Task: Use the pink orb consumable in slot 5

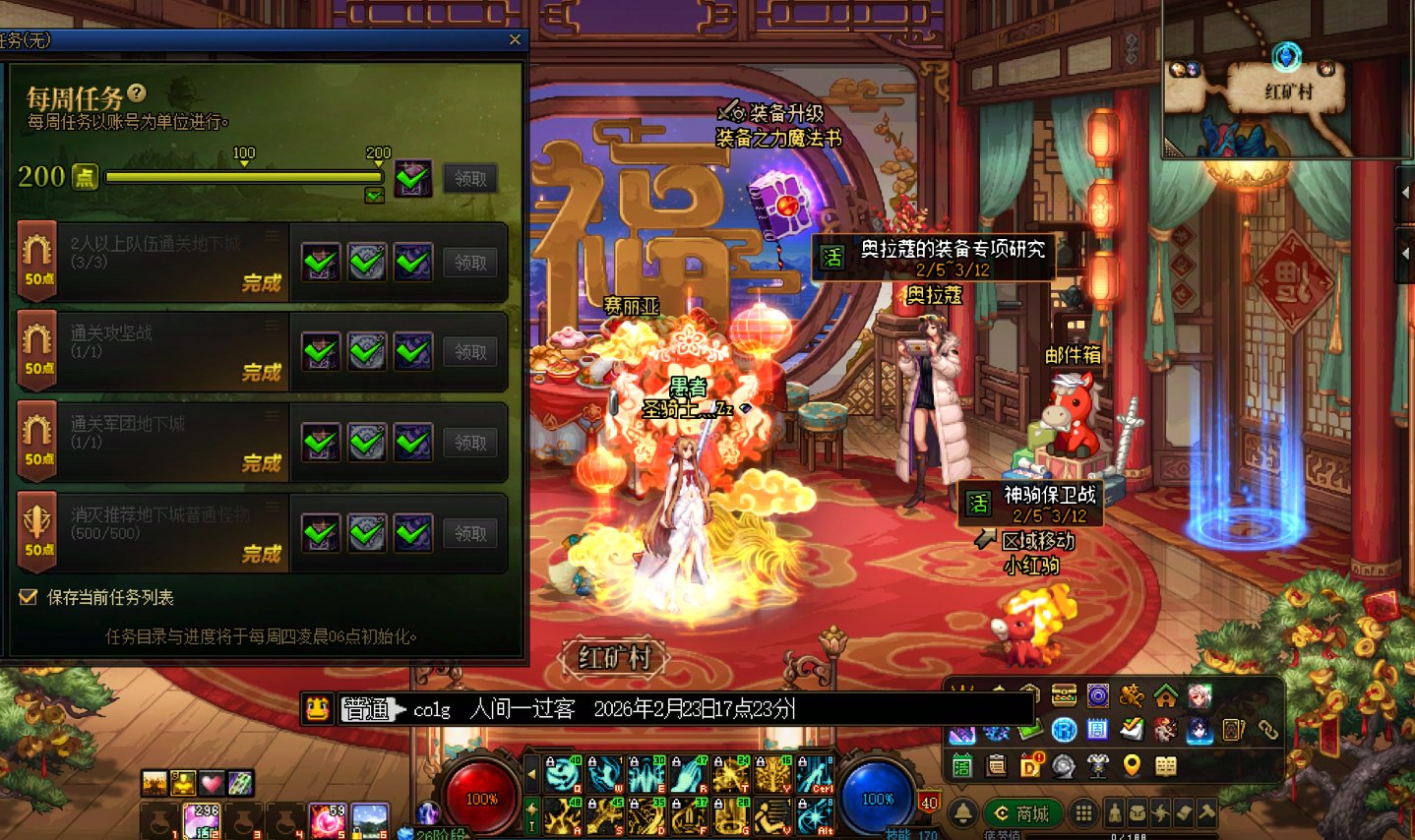Action: coord(328,818)
